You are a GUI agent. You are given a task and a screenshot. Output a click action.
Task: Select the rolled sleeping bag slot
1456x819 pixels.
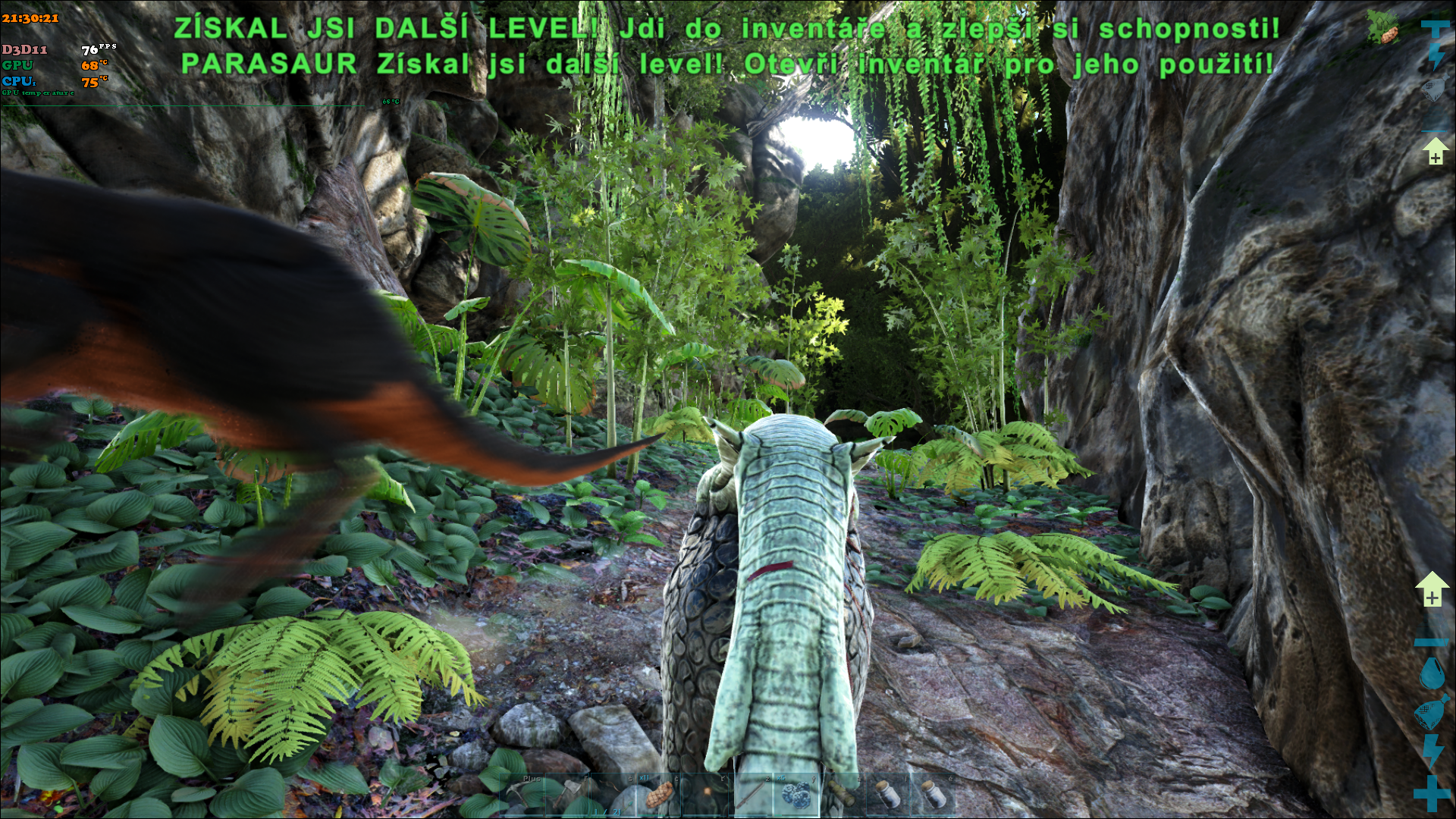[842, 795]
